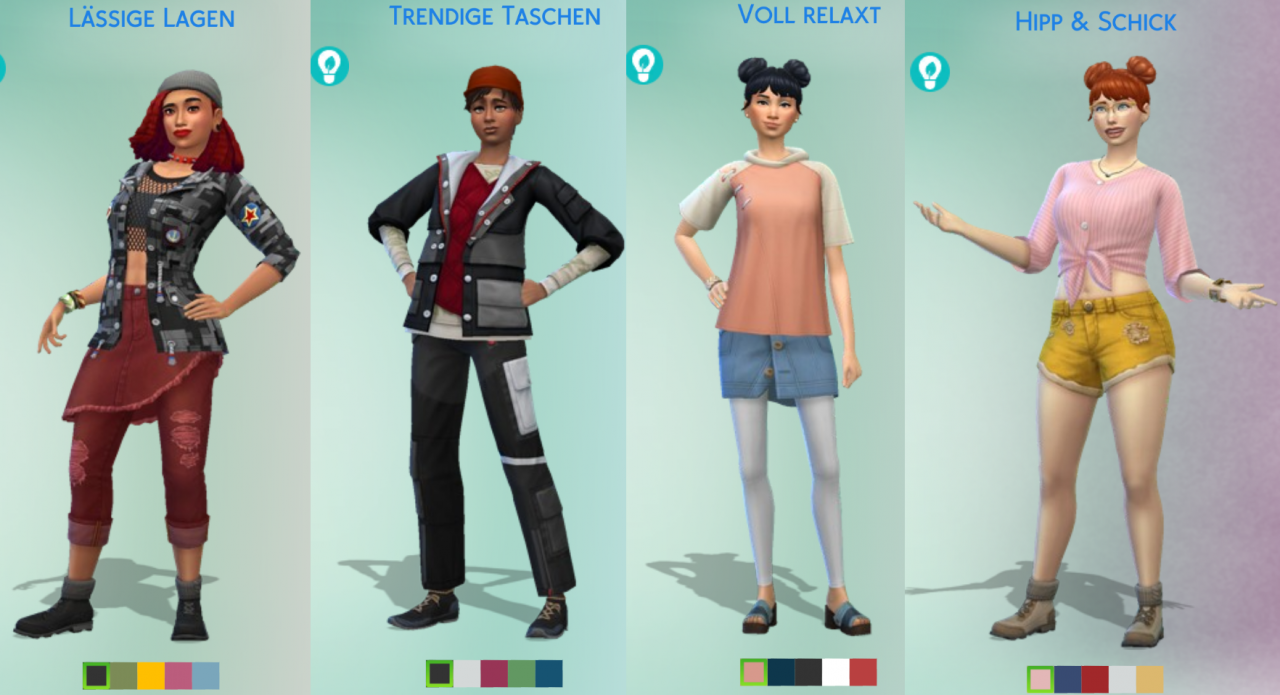Activate the lightbulb icon beside the Hipp & Schick outfit
This screenshot has width=1280, height=695.
(929, 72)
